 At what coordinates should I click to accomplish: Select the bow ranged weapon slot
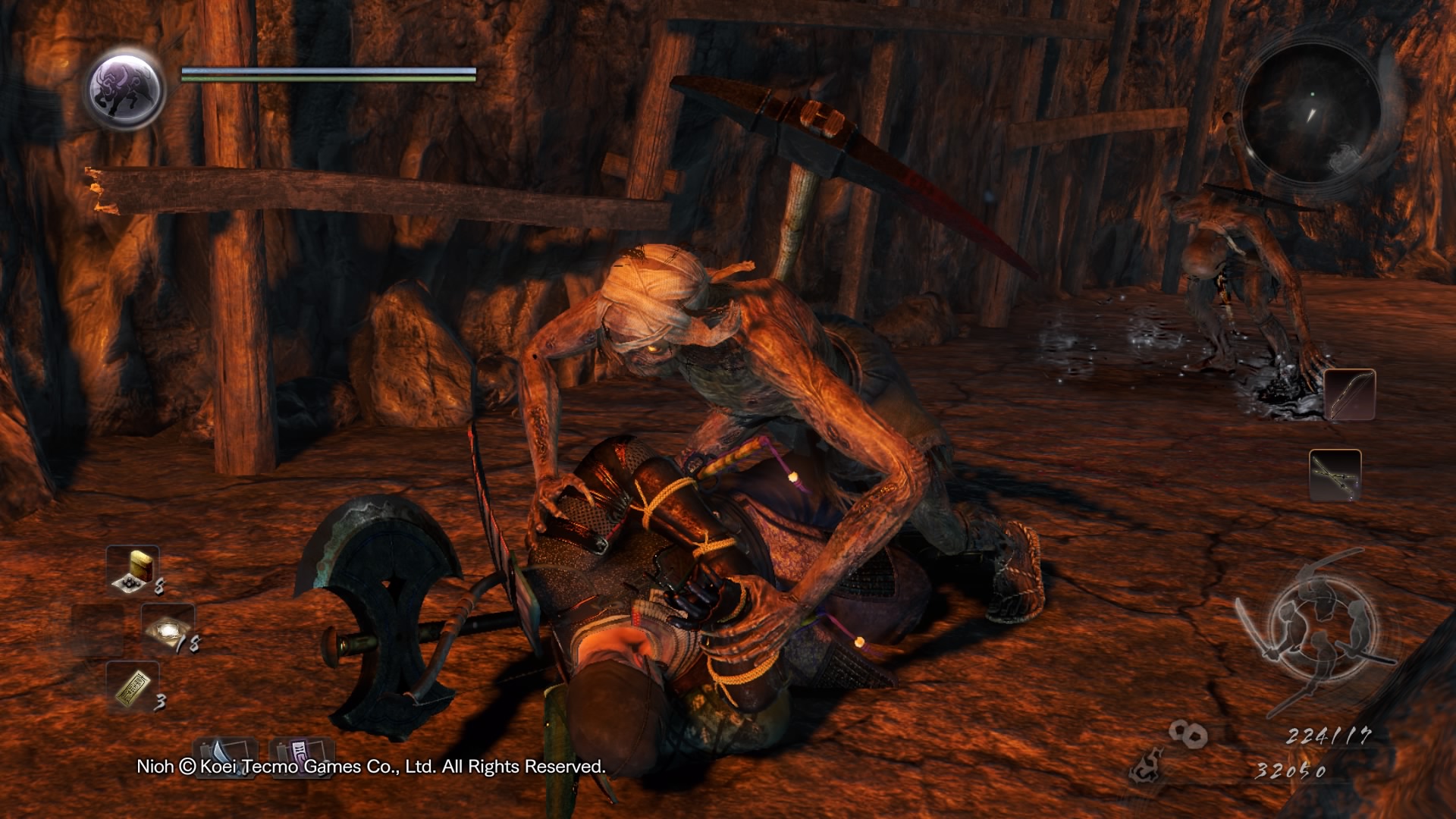(1350, 394)
